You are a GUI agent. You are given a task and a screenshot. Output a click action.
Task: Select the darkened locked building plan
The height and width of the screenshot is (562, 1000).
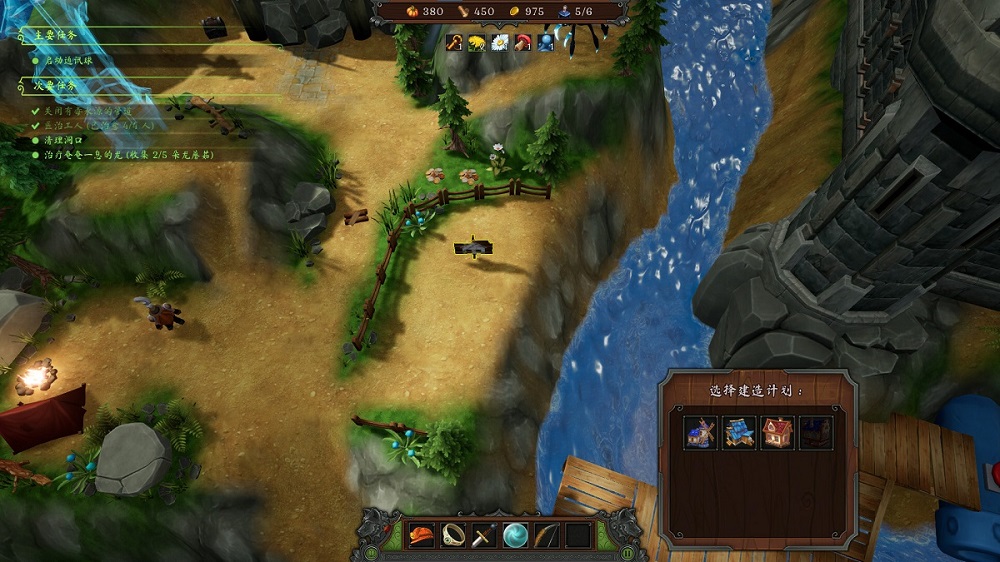pyautogui.click(x=816, y=433)
